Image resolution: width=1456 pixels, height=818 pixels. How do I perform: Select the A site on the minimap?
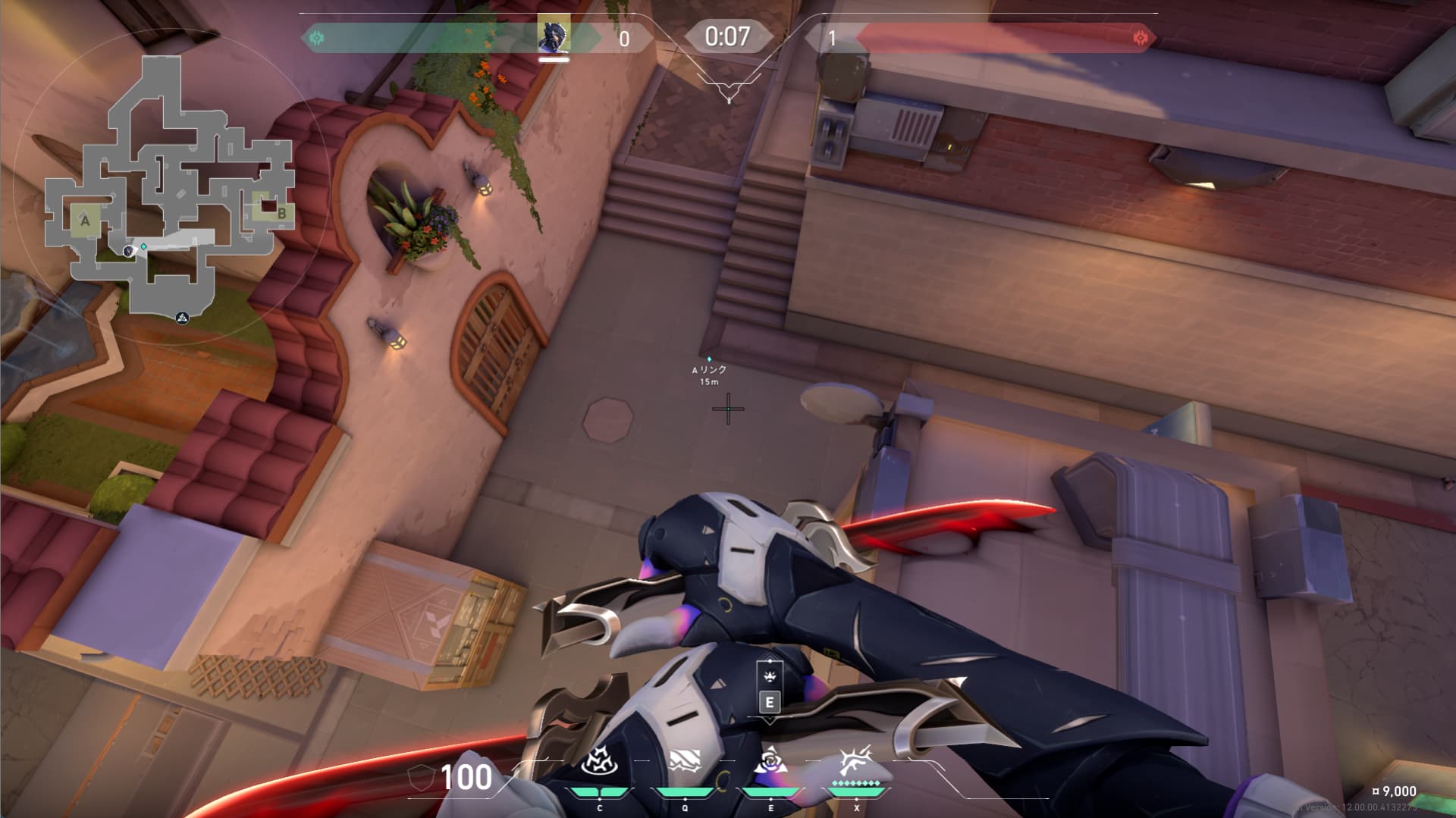point(85,221)
